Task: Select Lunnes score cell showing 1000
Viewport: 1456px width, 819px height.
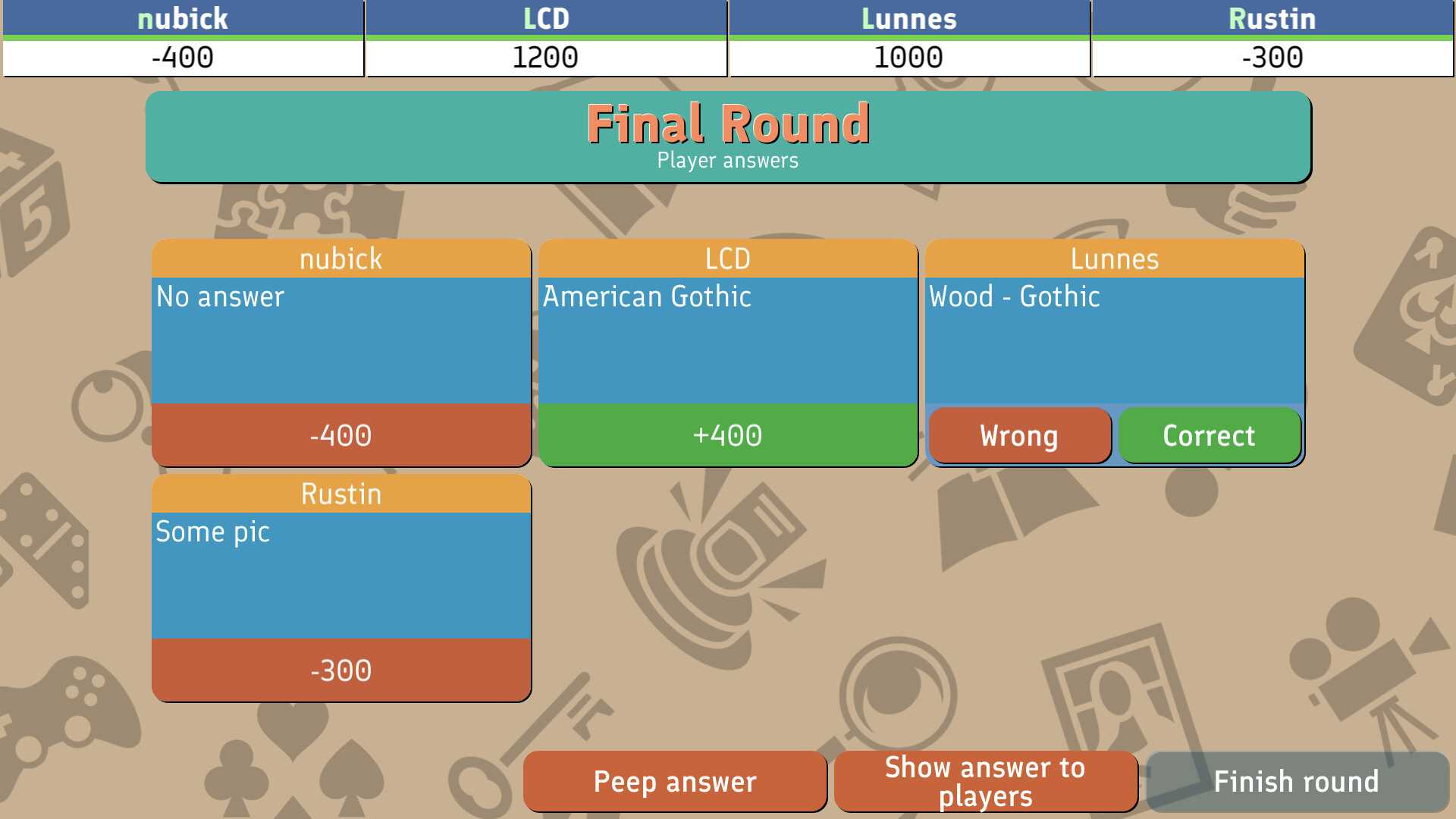Action: click(908, 55)
